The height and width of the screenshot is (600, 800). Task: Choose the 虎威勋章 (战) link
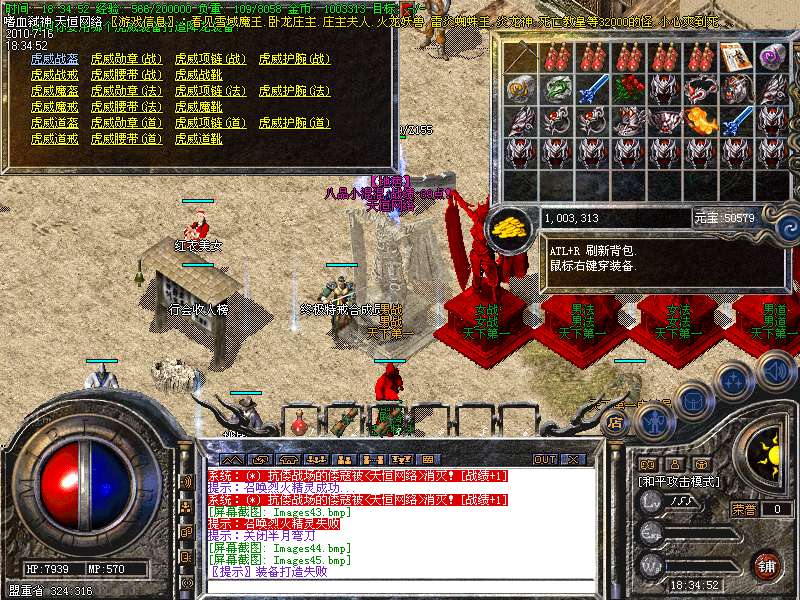pos(125,59)
